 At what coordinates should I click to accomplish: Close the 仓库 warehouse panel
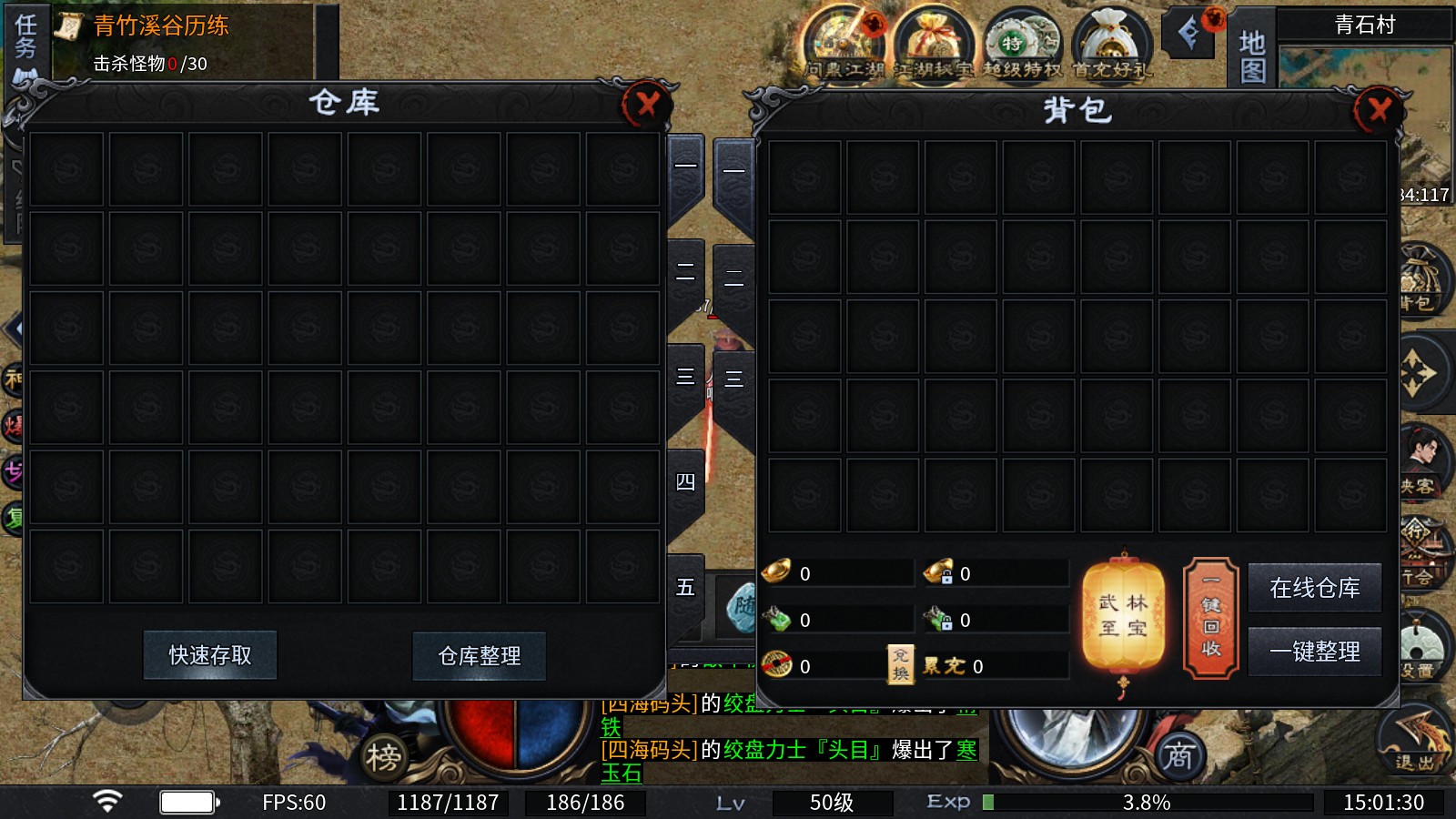tap(647, 105)
